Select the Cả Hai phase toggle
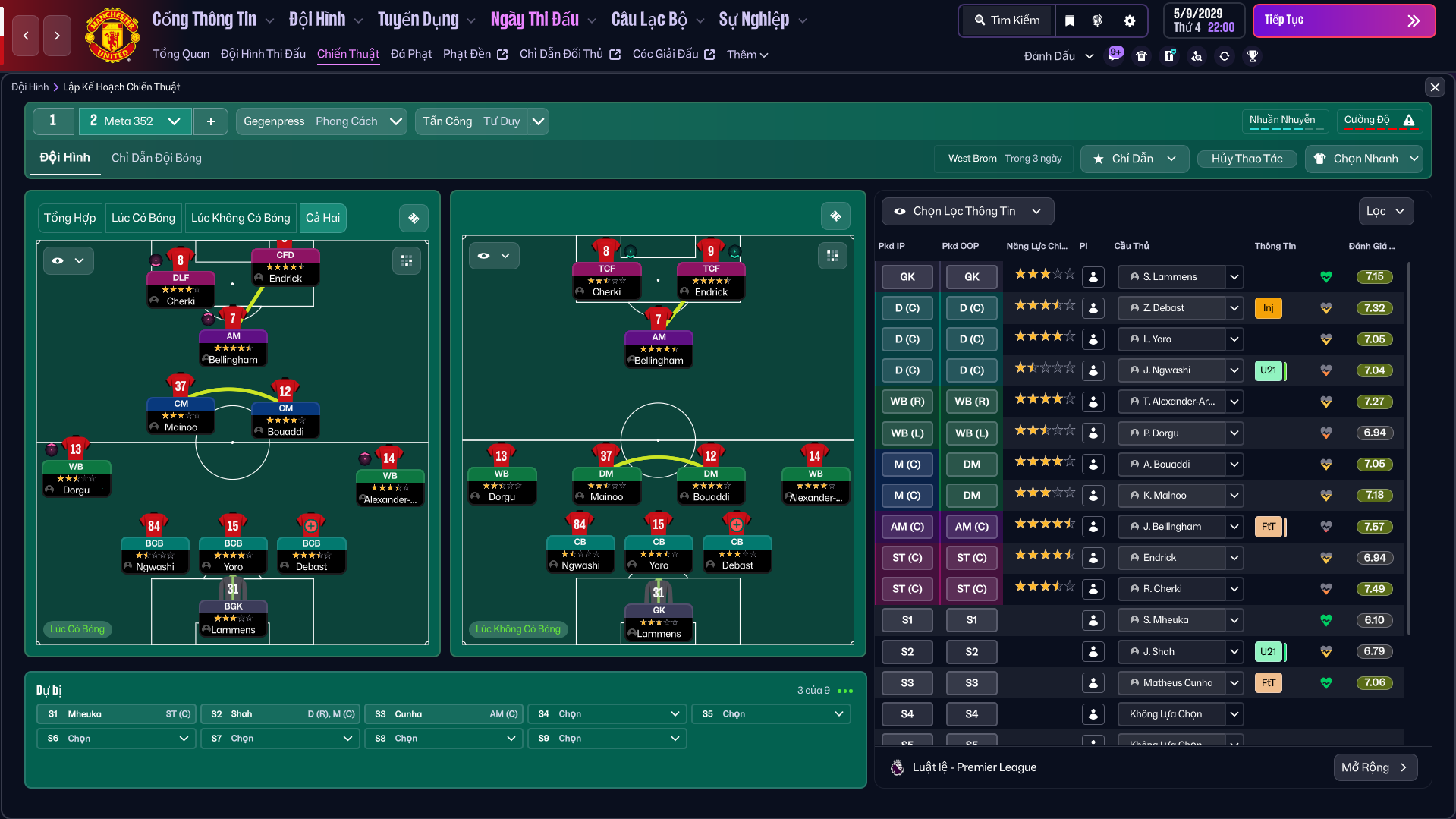 coord(322,218)
